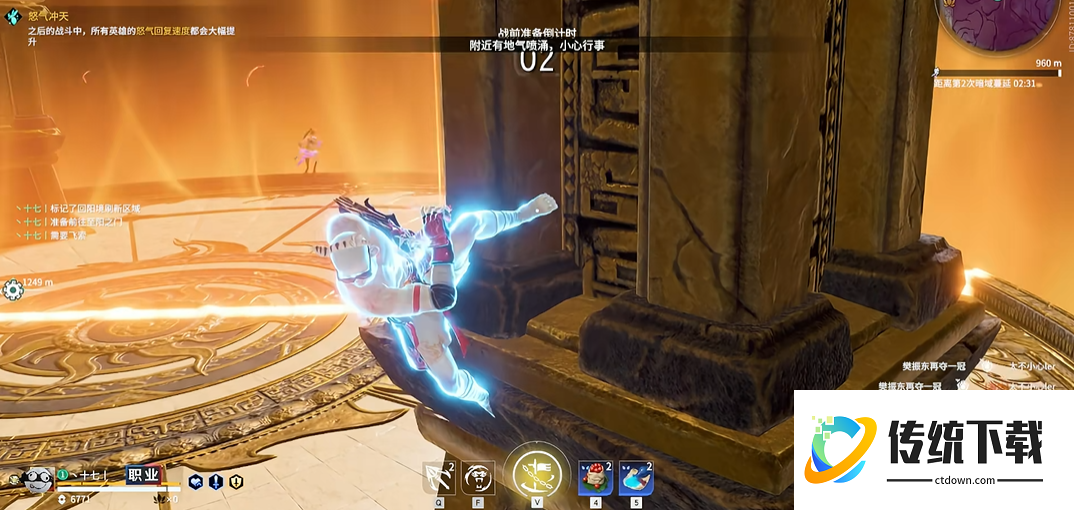Use the red mushroom item in slot 4
Screen dimensions: 1074x510
point(596,479)
